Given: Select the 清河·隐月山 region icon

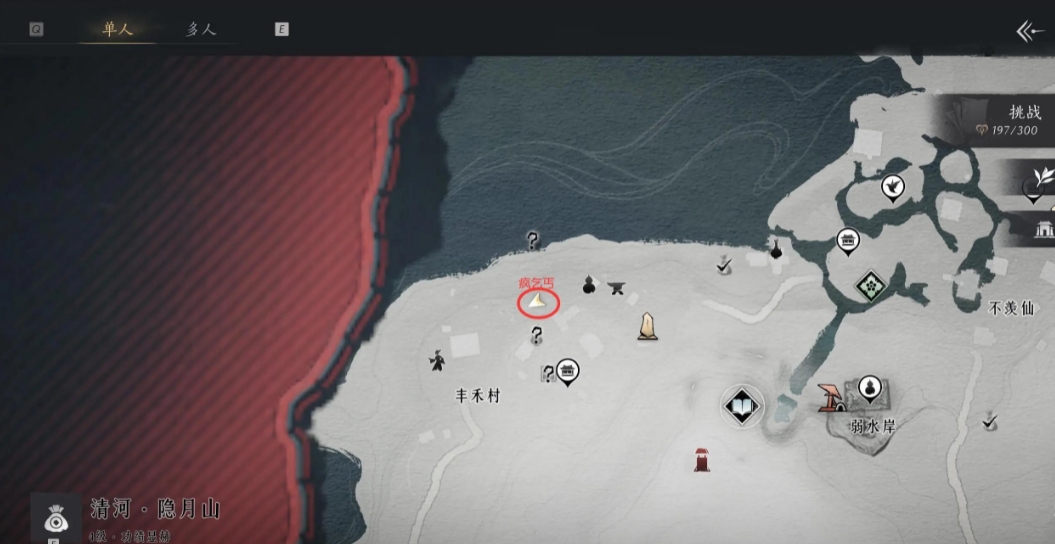Looking at the screenshot, I should (56, 518).
